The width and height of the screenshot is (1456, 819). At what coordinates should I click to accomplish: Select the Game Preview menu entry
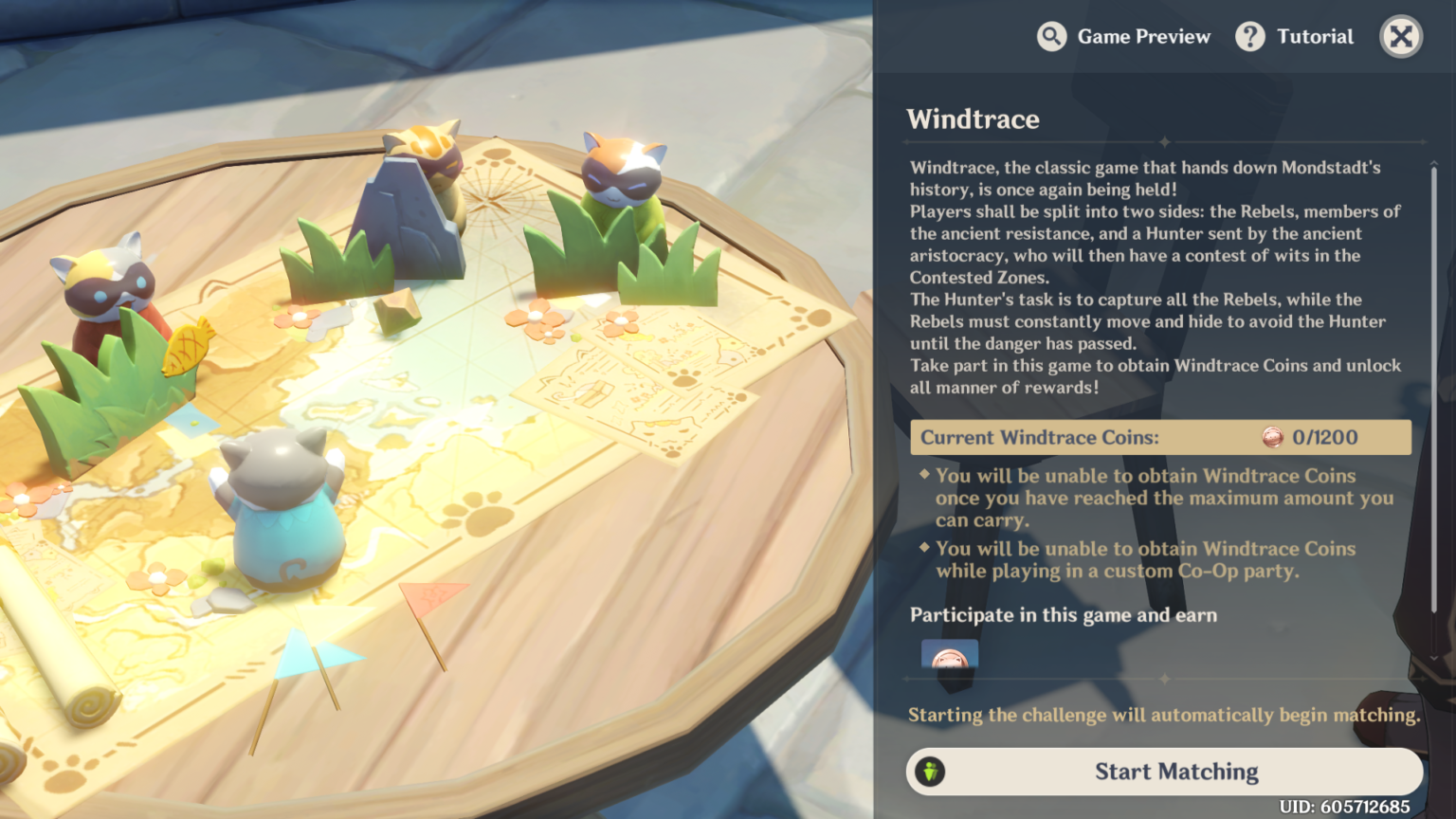tap(1143, 36)
